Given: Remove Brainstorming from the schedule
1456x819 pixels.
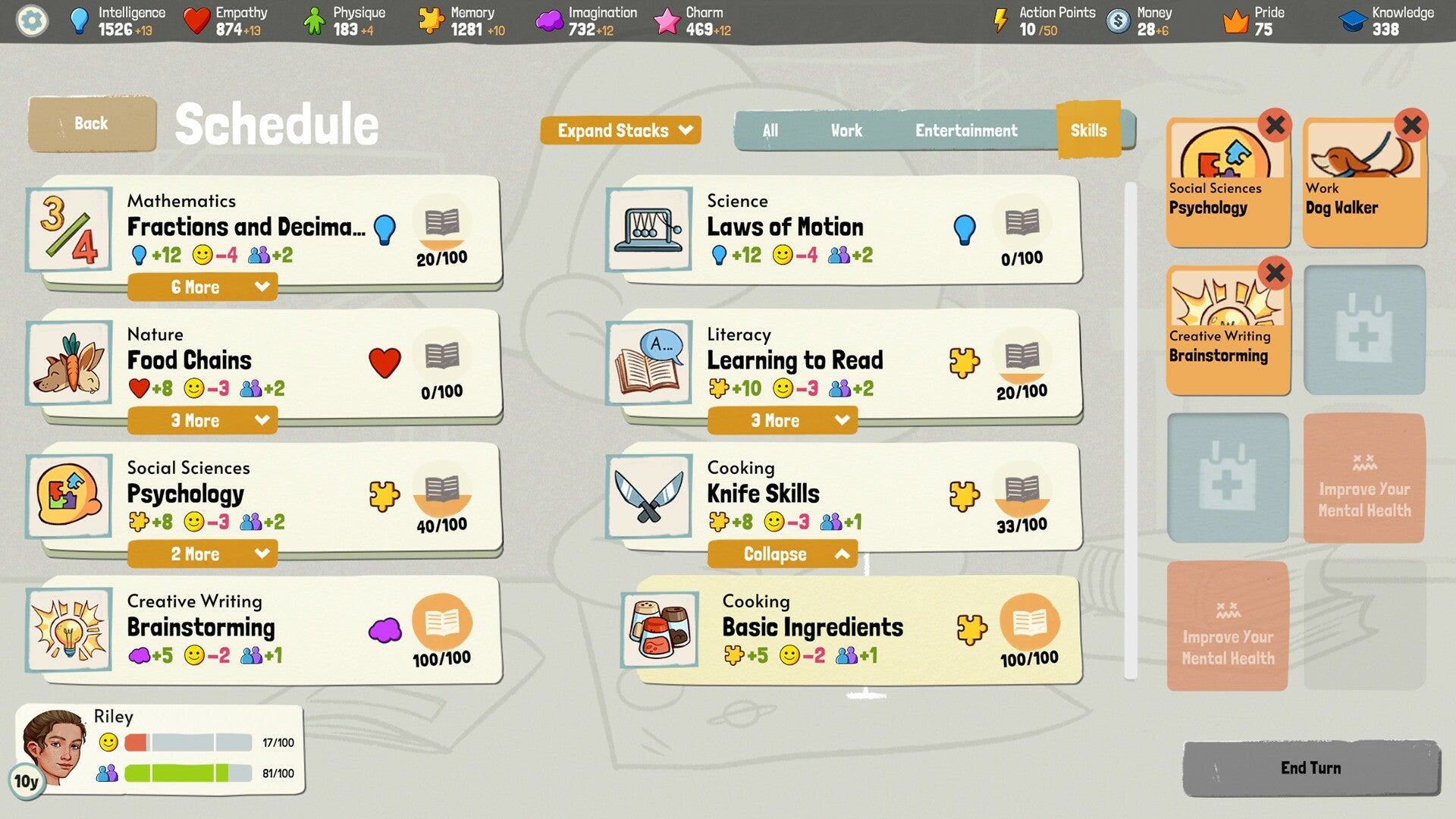Looking at the screenshot, I should coord(1275,274).
